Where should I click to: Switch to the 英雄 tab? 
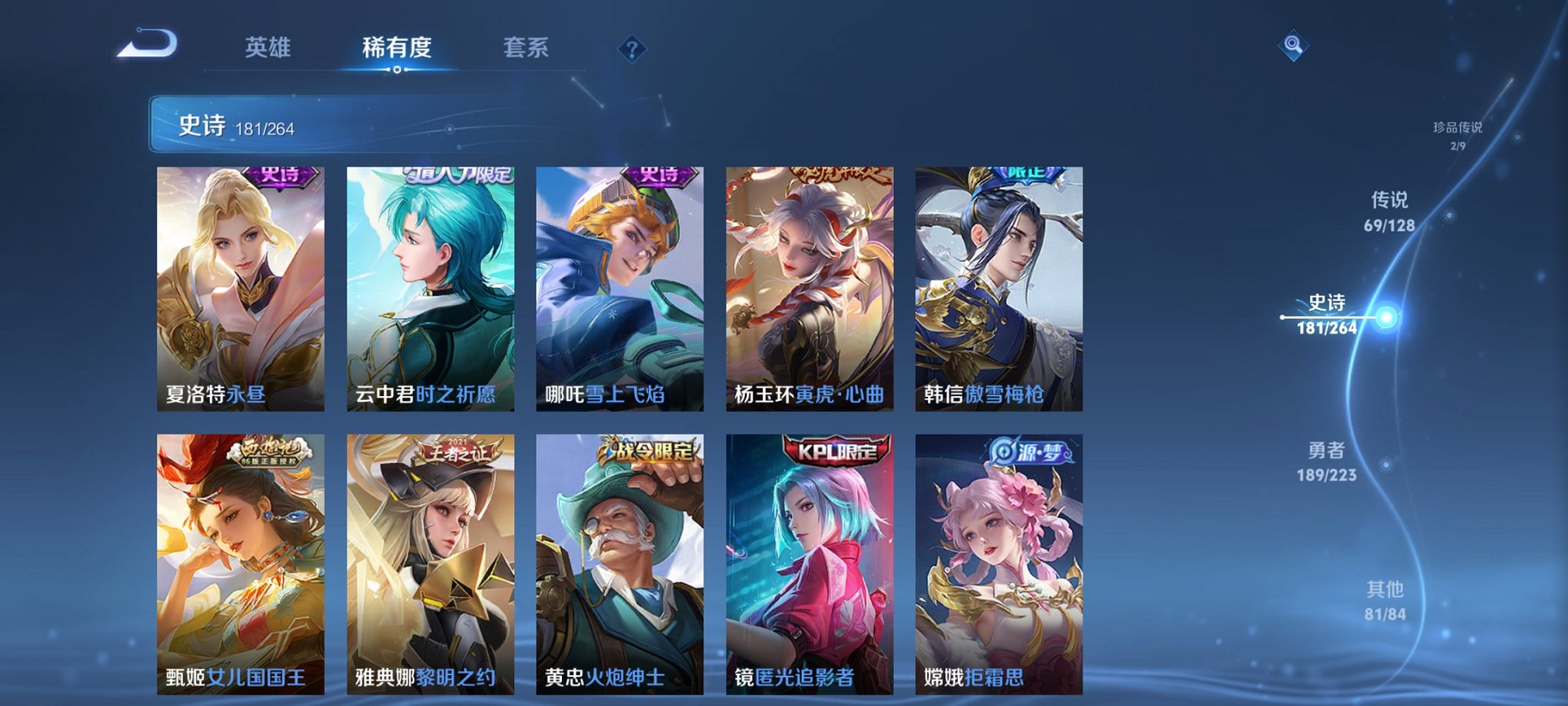click(267, 48)
